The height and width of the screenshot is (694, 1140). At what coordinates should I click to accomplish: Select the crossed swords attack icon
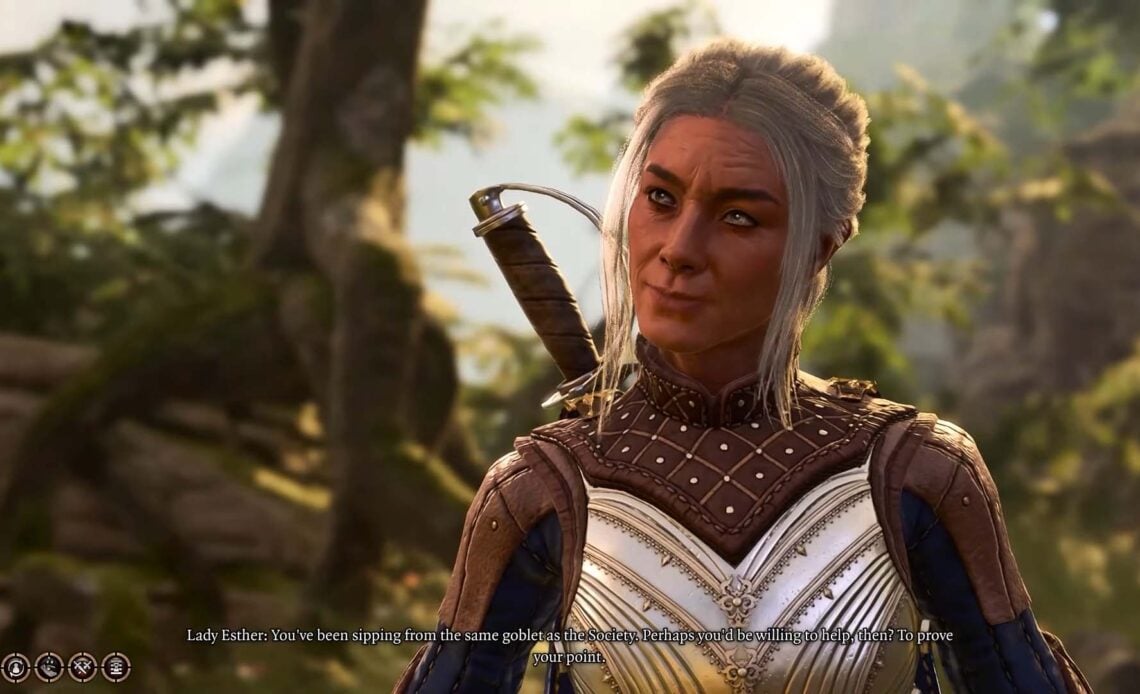(82, 667)
